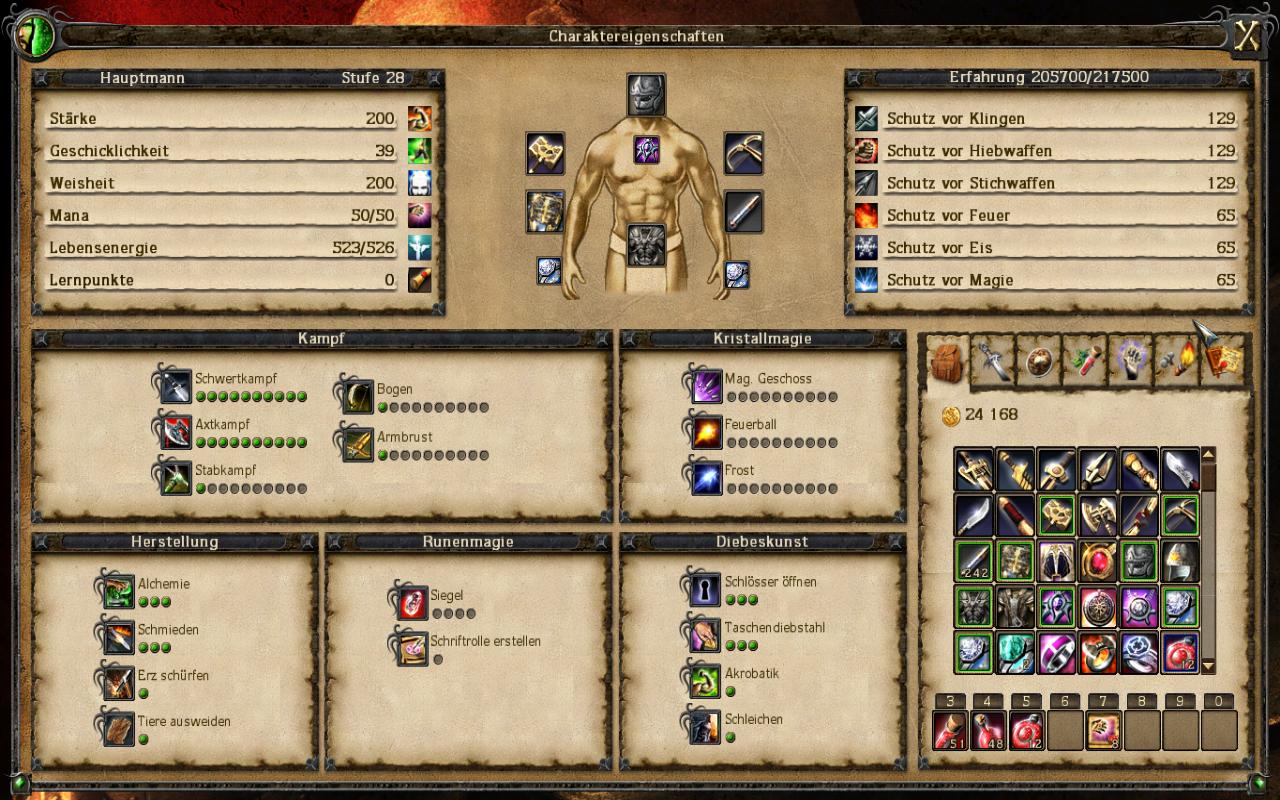Select the Schwertkampf skill icon
Viewport: 1280px width, 800px height.
(175, 387)
